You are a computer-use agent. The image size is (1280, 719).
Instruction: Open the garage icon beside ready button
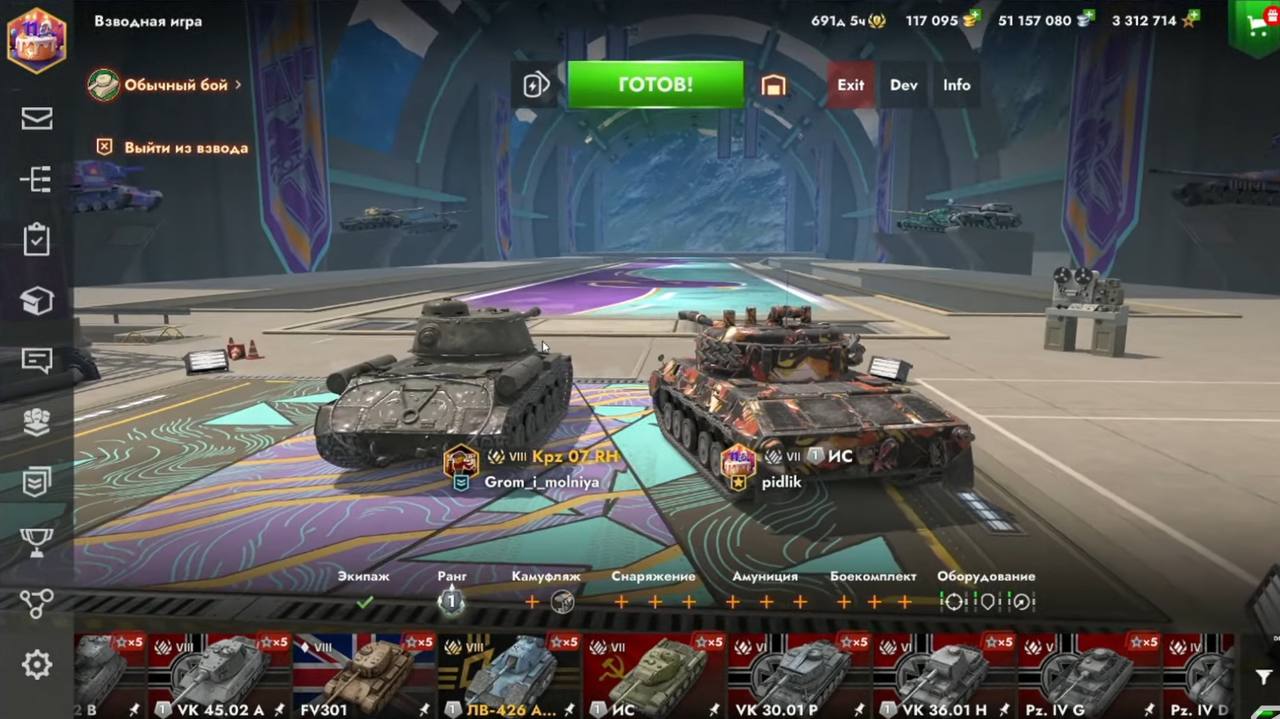point(773,85)
